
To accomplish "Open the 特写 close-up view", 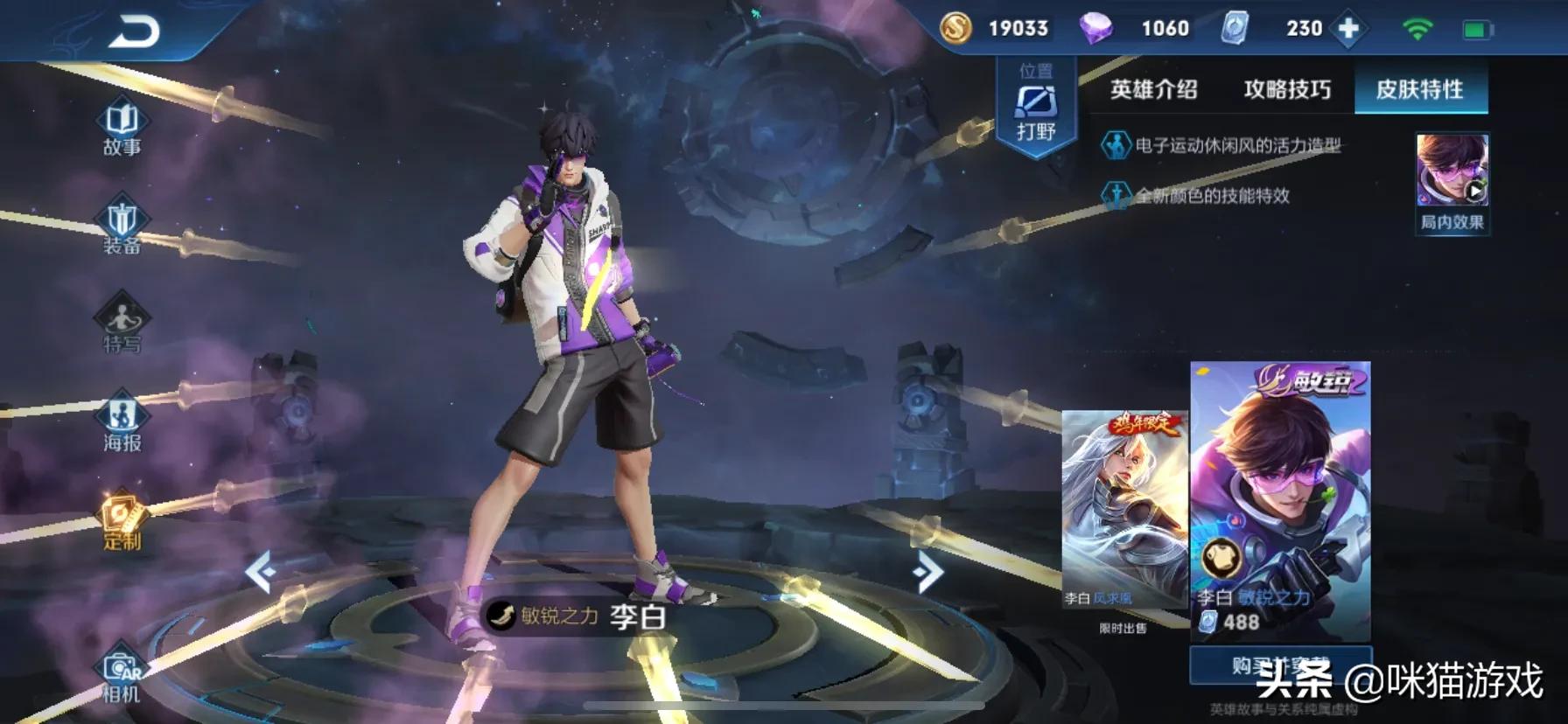I will coord(122,325).
